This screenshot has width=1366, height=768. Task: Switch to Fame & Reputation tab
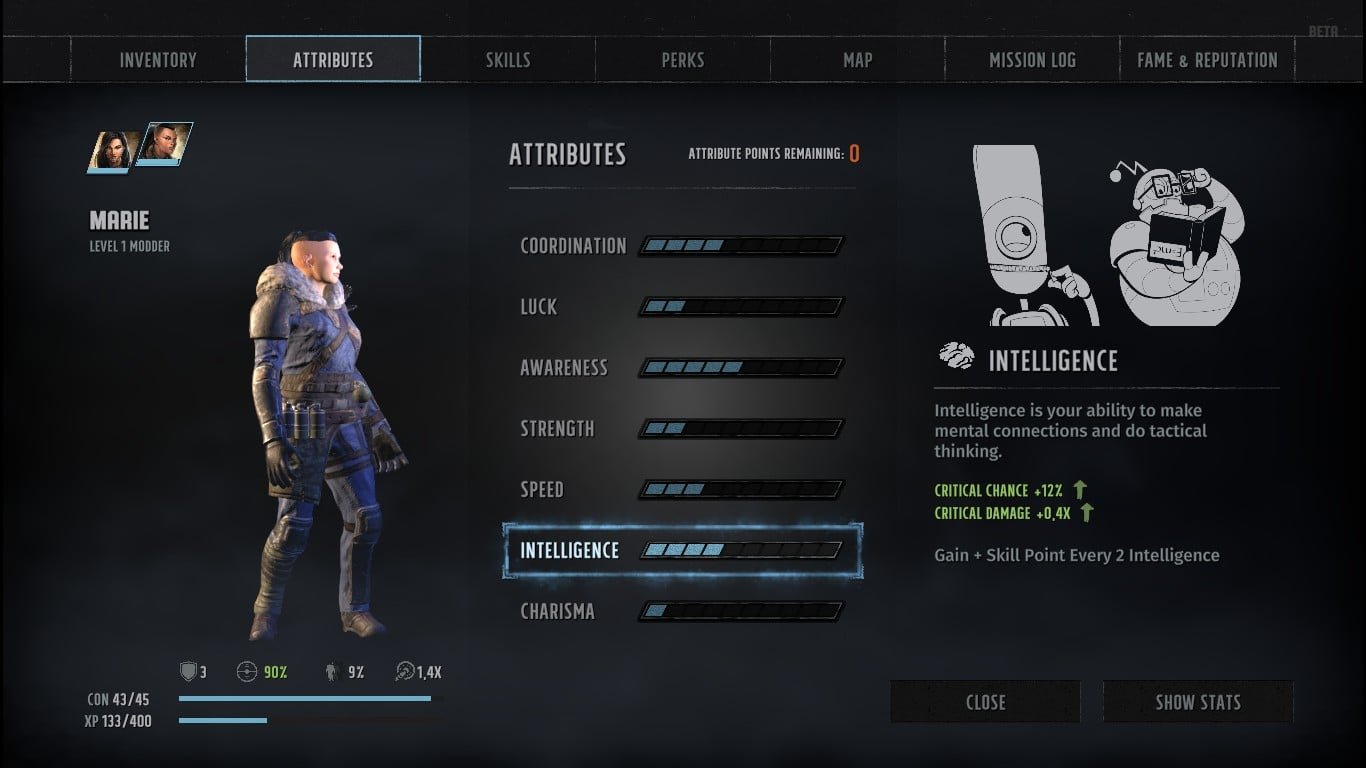(x=1207, y=60)
